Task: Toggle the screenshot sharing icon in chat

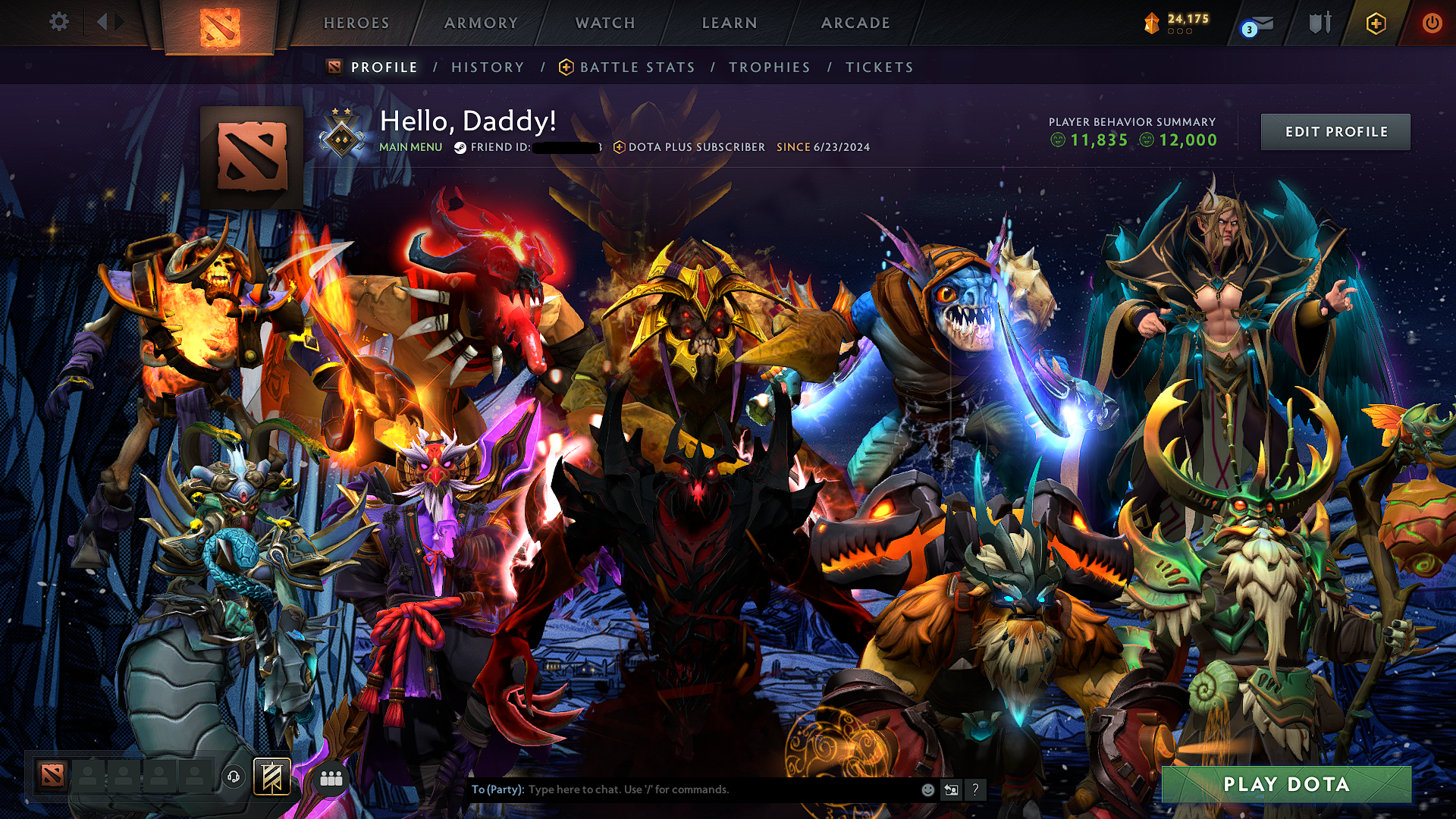Action: 952,789
